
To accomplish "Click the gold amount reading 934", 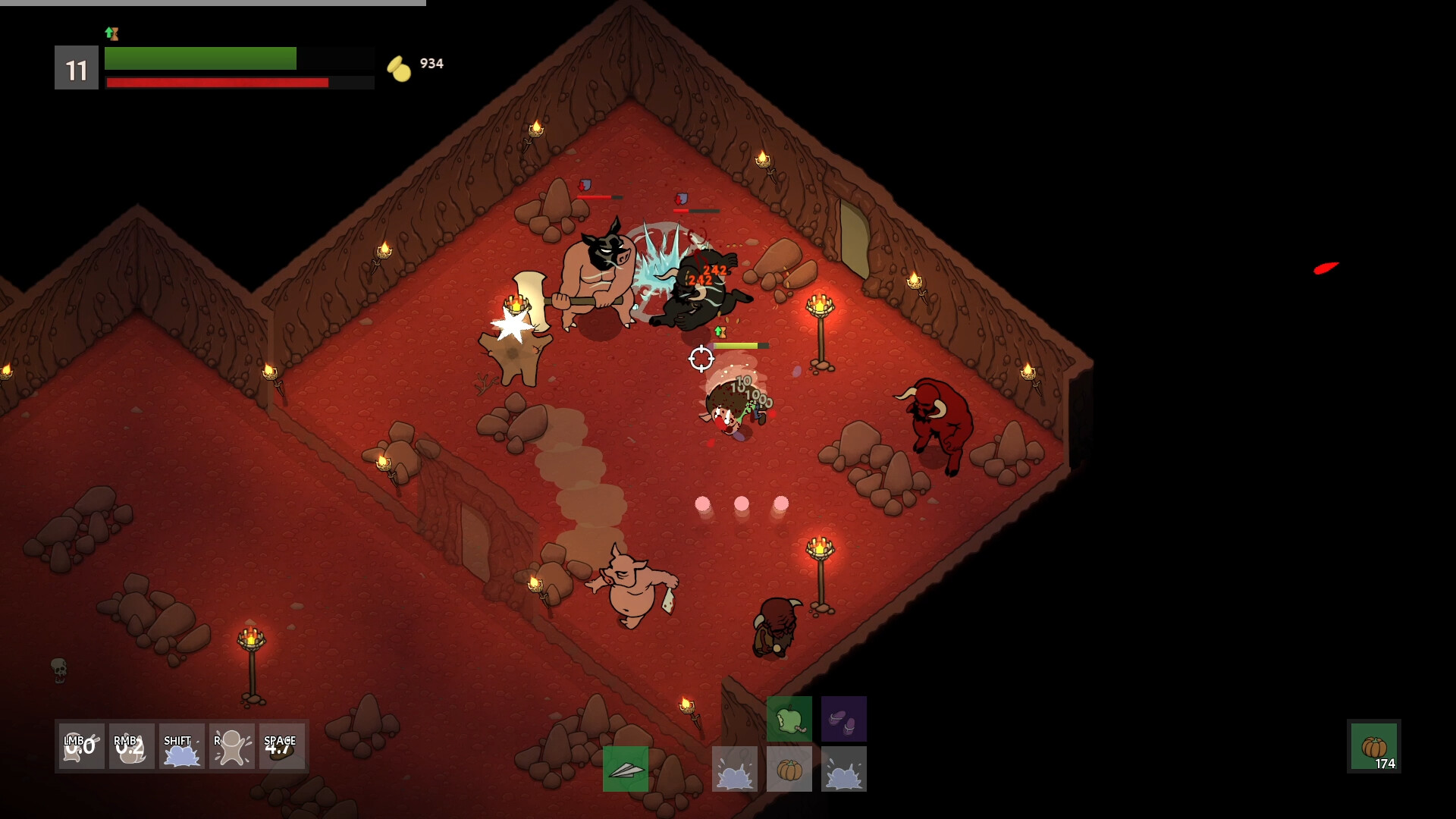I will point(431,64).
